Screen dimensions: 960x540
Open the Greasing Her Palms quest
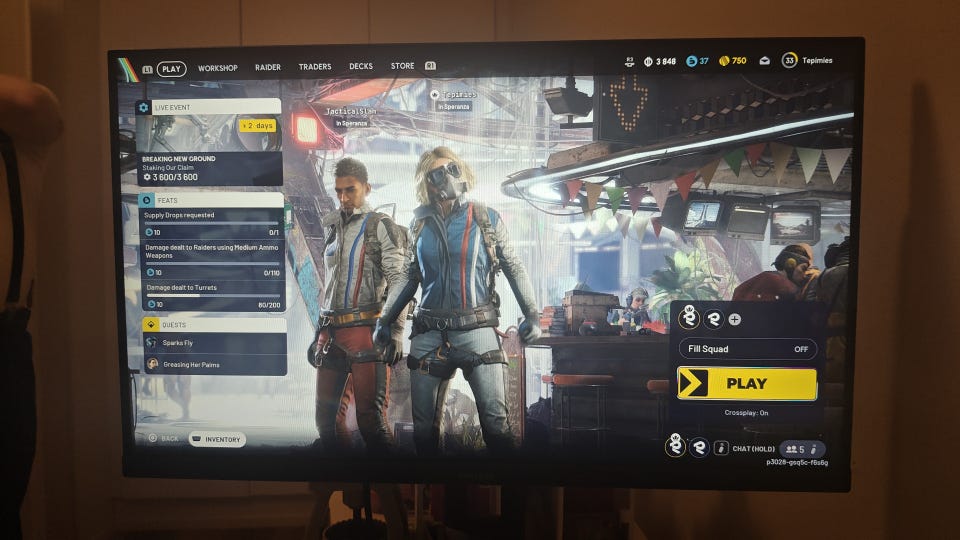(214, 365)
